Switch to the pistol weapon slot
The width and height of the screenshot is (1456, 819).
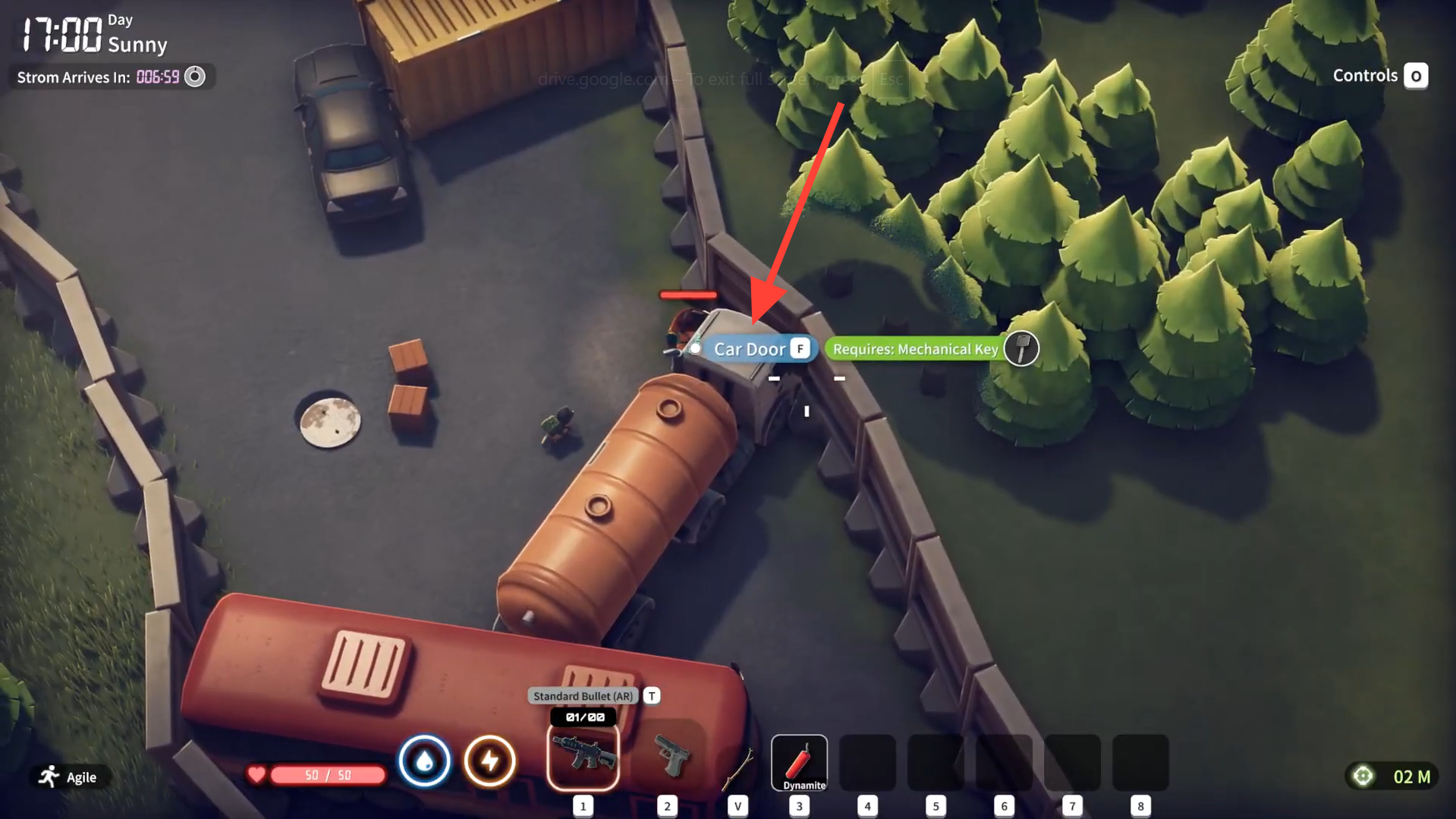(x=671, y=758)
